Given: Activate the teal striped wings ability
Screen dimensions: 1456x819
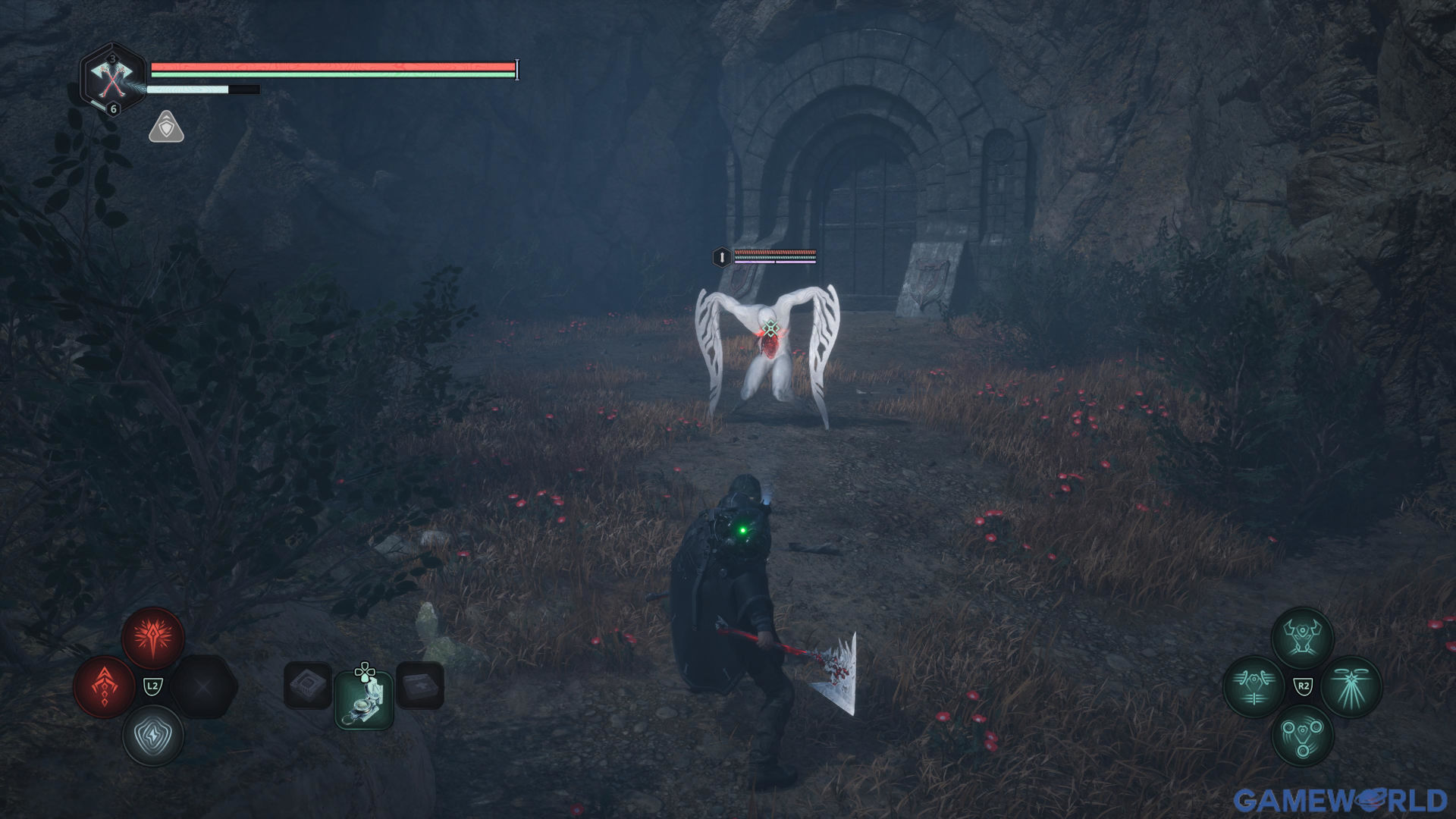Looking at the screenshot, I should (1254, 686).
